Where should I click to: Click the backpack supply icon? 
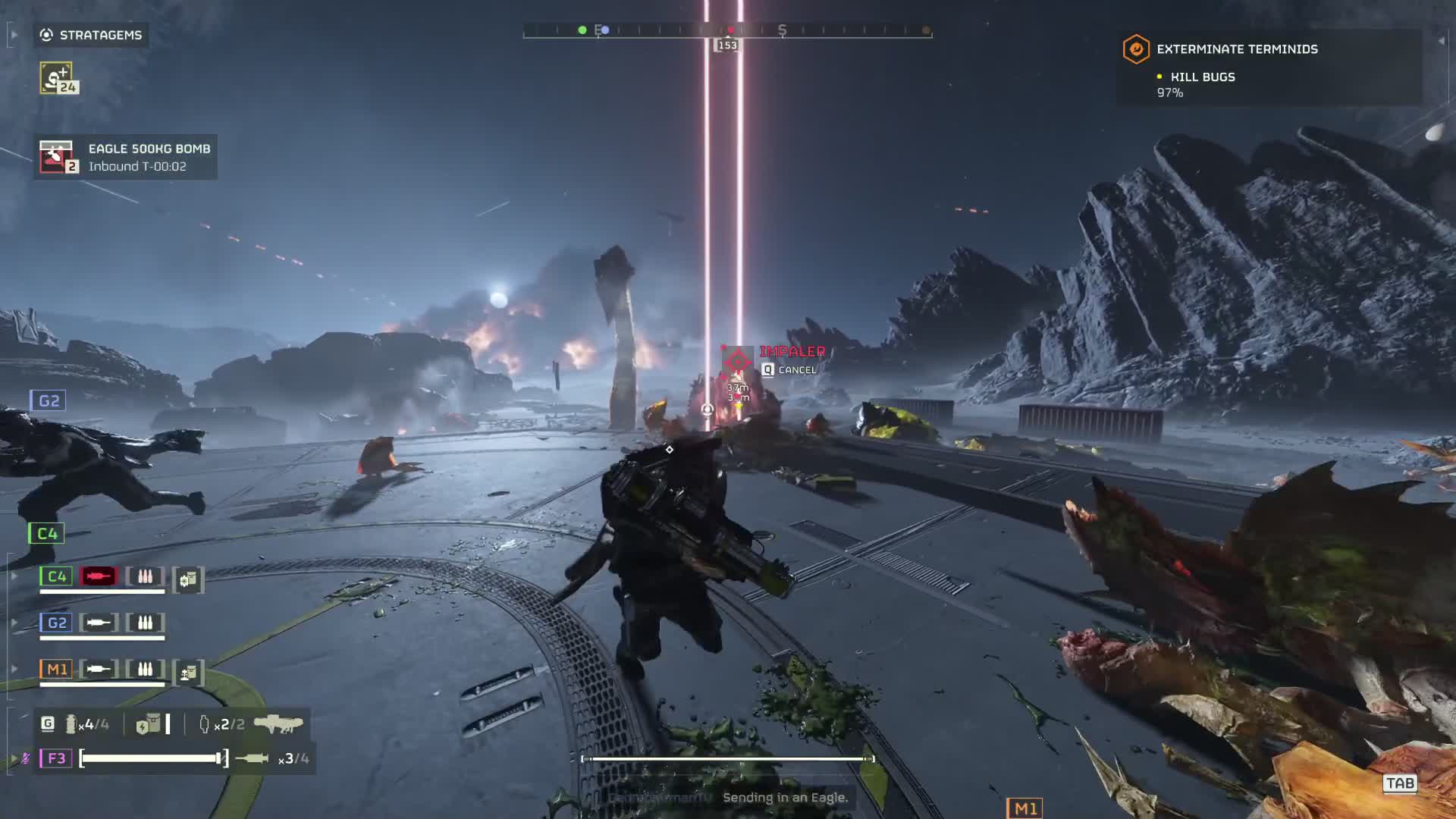pos(149,724)
